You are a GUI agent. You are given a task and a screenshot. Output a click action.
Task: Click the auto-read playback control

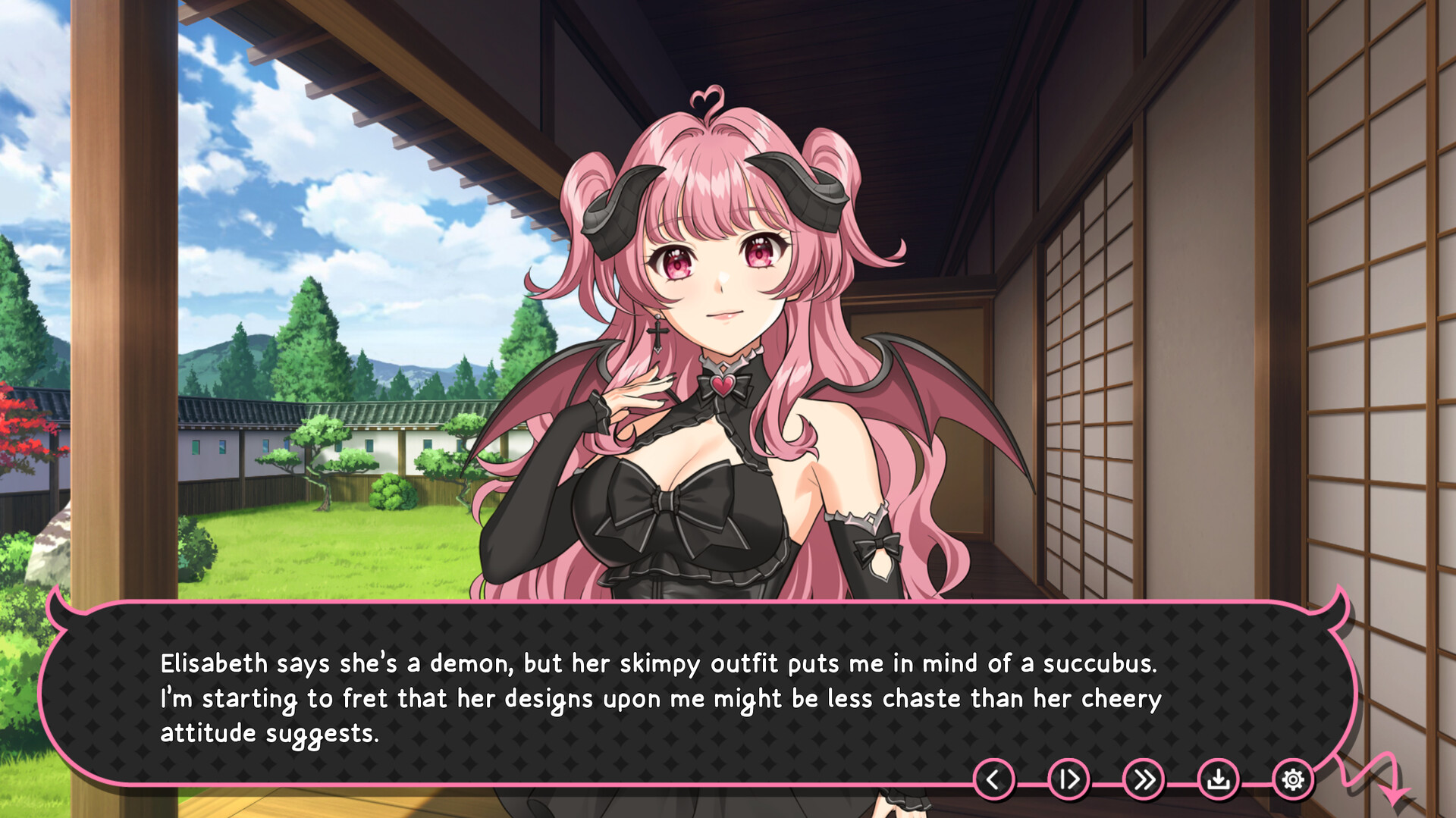click(1068, 779)
